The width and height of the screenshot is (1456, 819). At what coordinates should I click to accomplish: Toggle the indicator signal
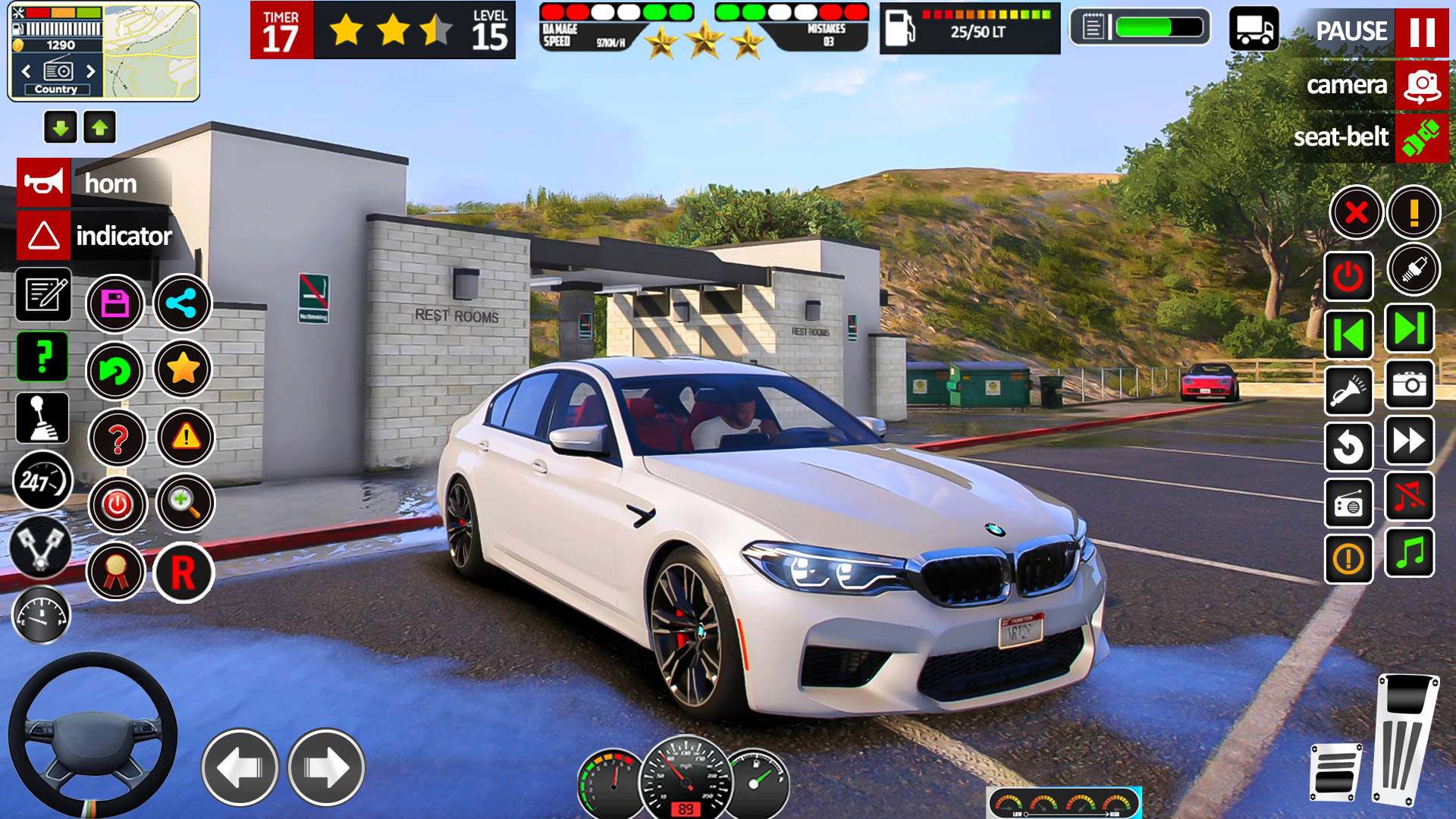44,235
